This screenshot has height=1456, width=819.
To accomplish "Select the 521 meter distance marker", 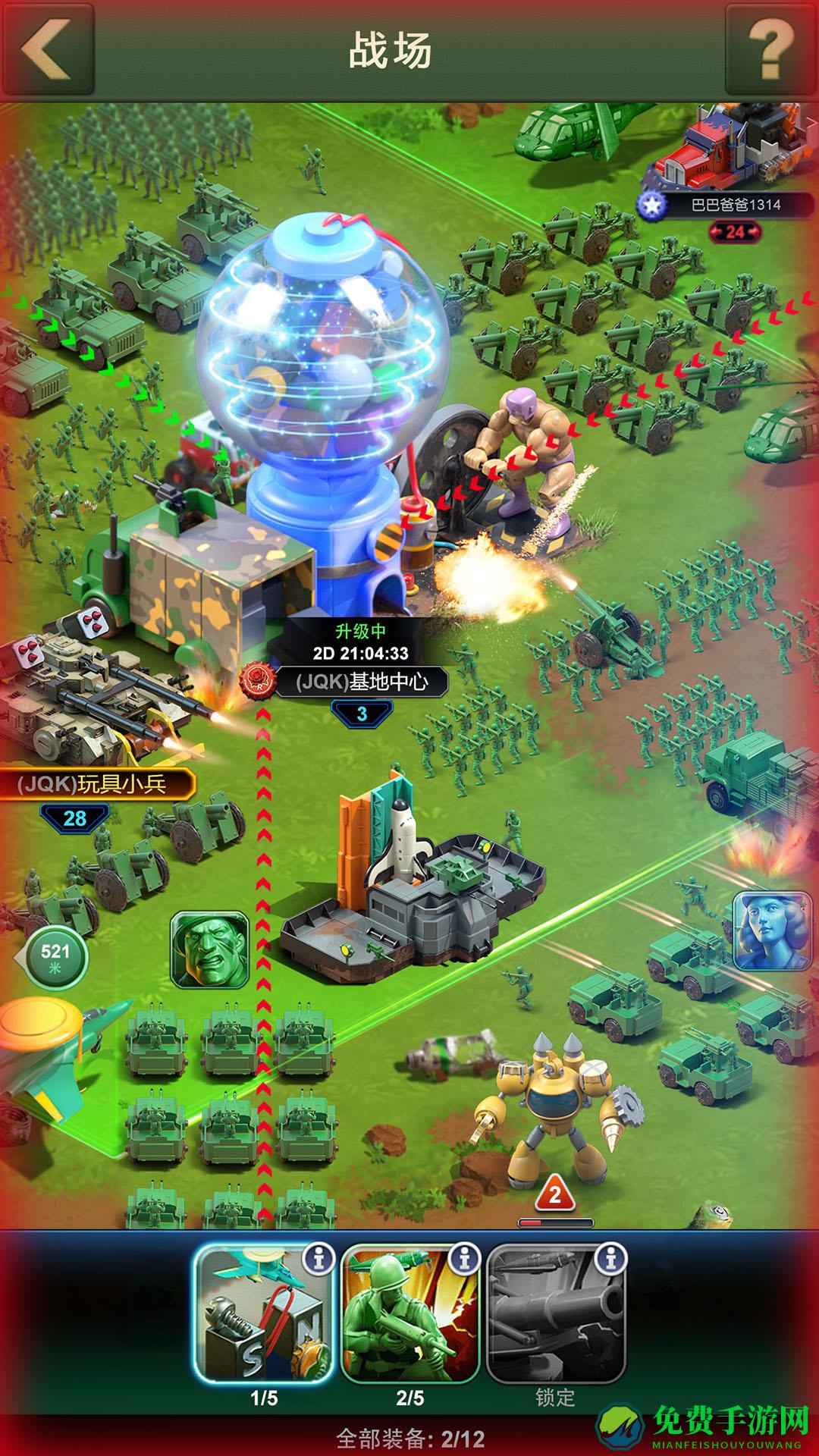I will pyautogui.click(x=55, y=957).
